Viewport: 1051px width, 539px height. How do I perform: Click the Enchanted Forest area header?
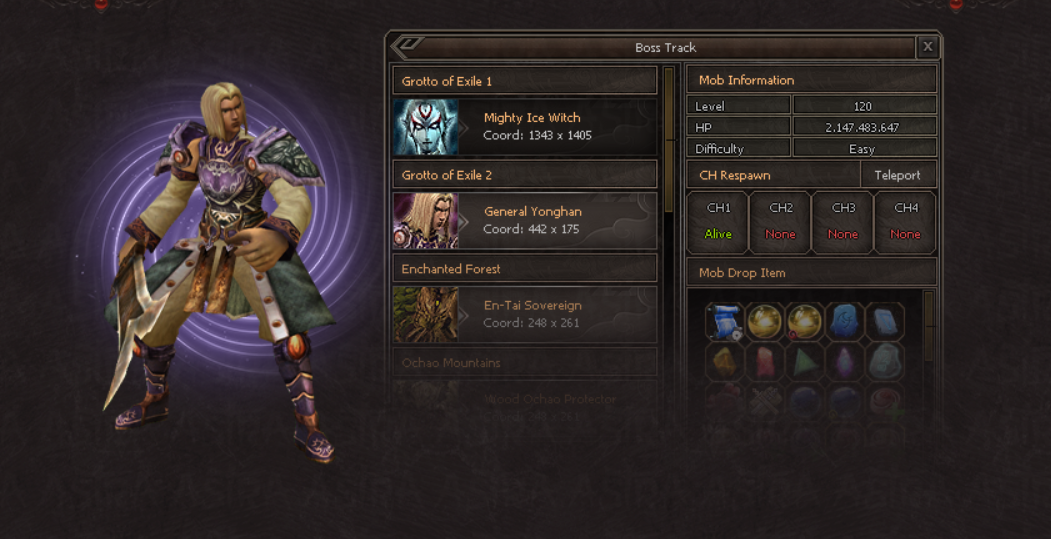coord(525,269)
